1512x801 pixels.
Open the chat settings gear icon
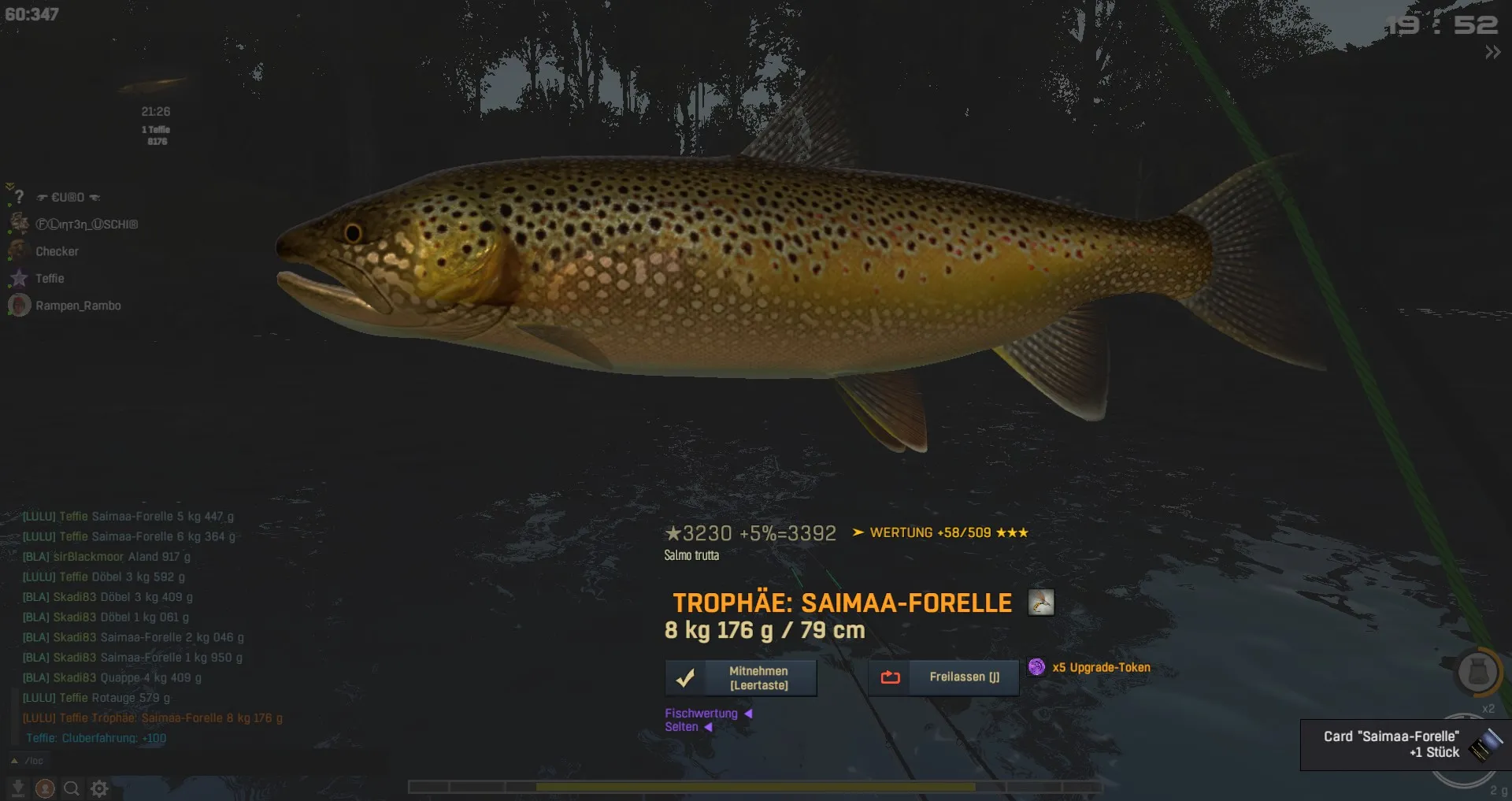[x=99, y=788]
